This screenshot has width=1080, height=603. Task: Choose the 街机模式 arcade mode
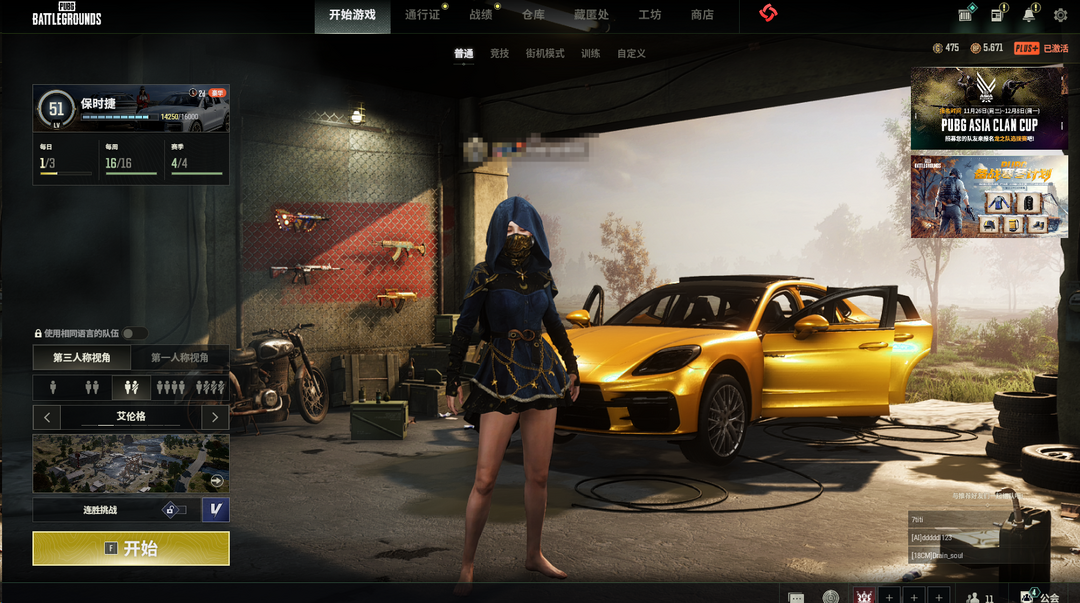[545, 54]
